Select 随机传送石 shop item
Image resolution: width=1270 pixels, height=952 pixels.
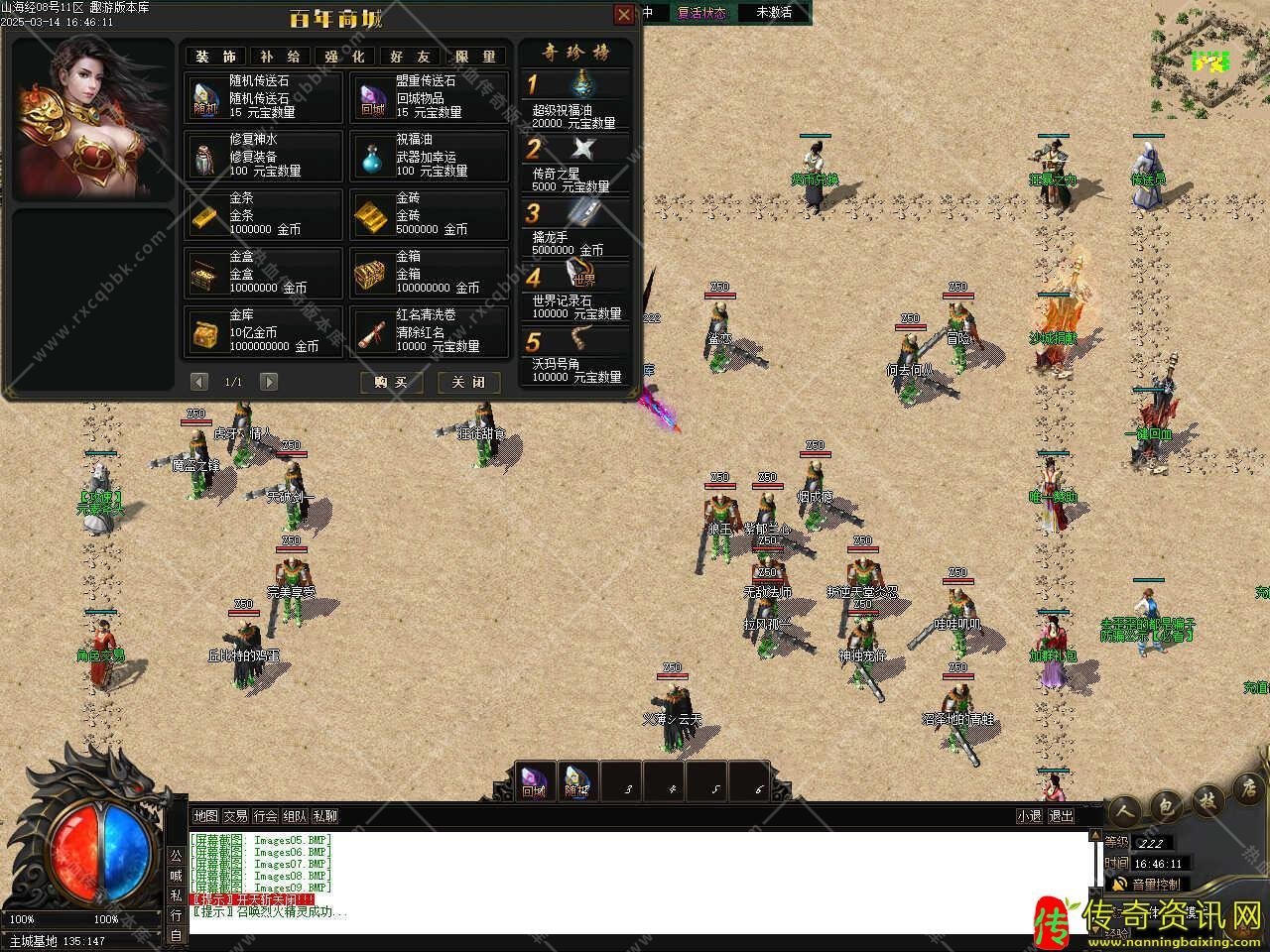pos(264,97)
